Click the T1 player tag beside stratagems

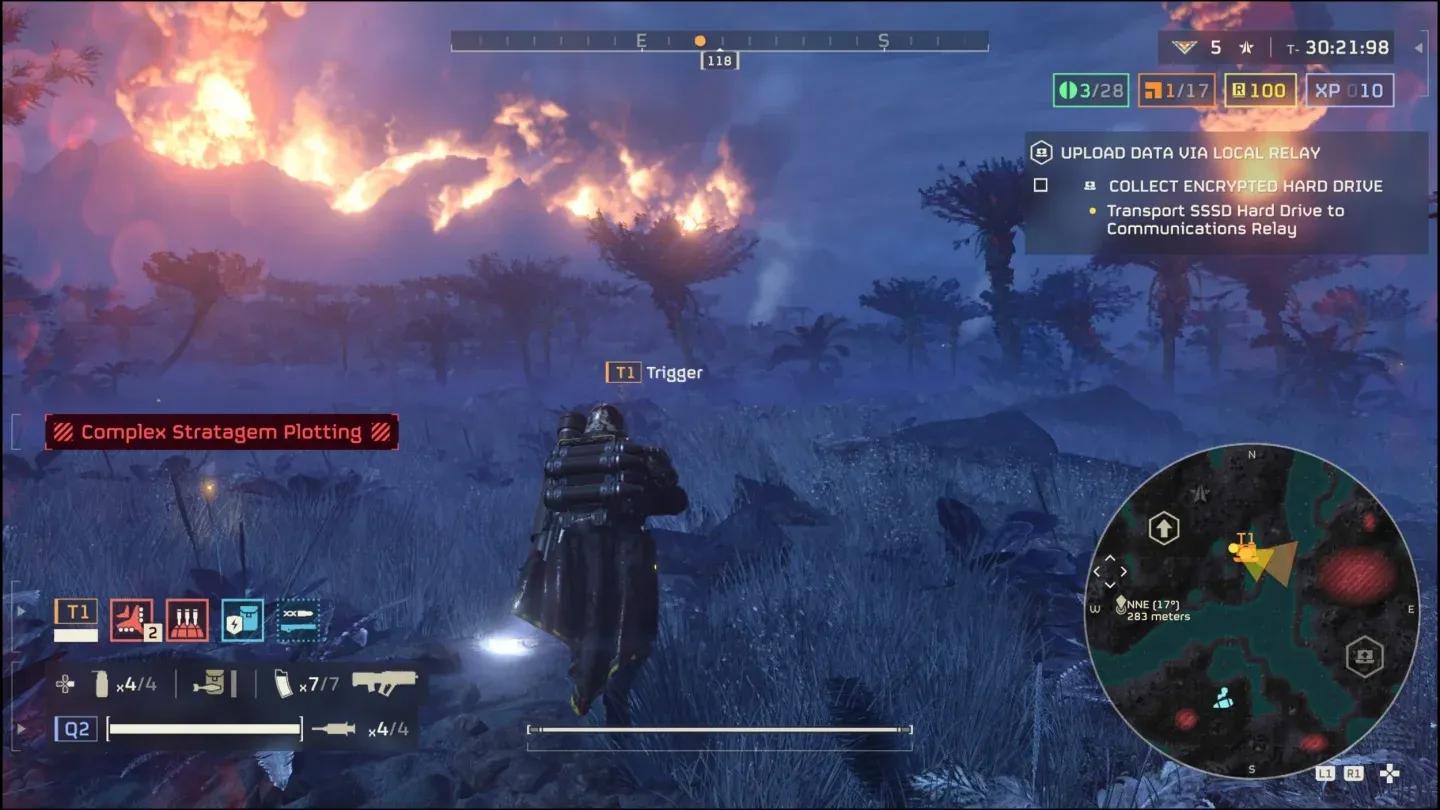[76, 612]
